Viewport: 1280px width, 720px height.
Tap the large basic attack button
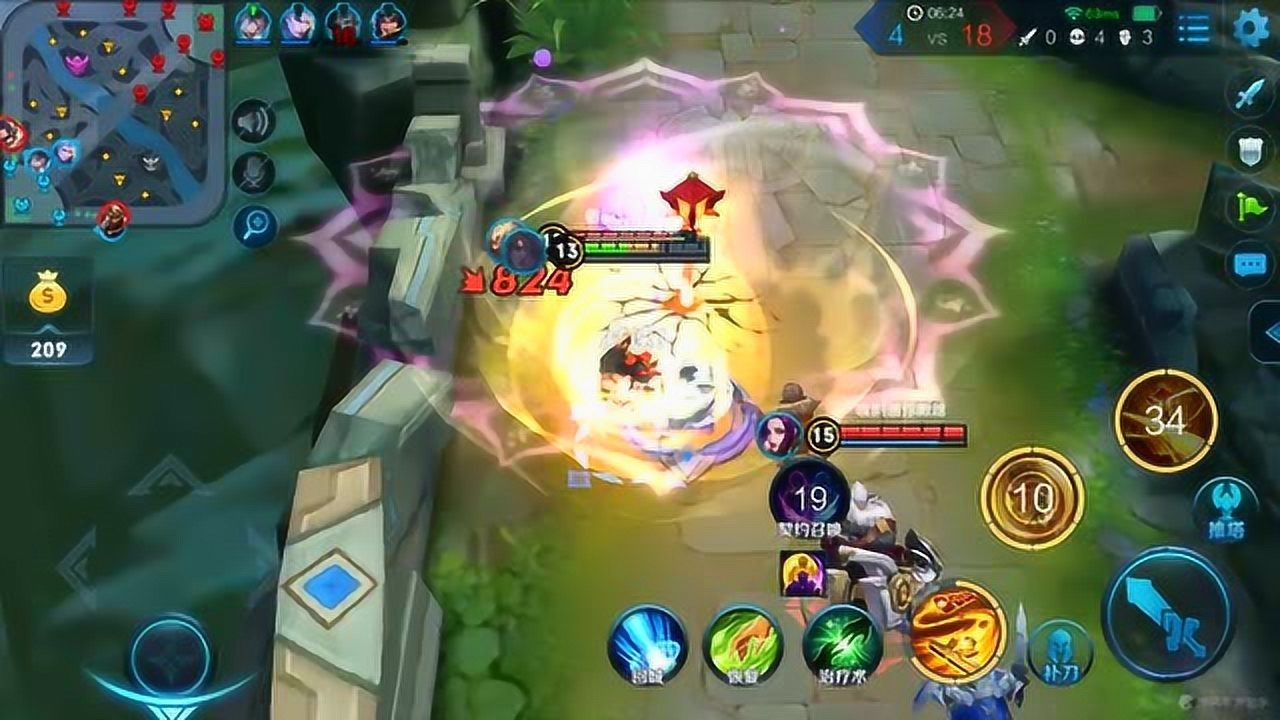[x=1166, y=613]
